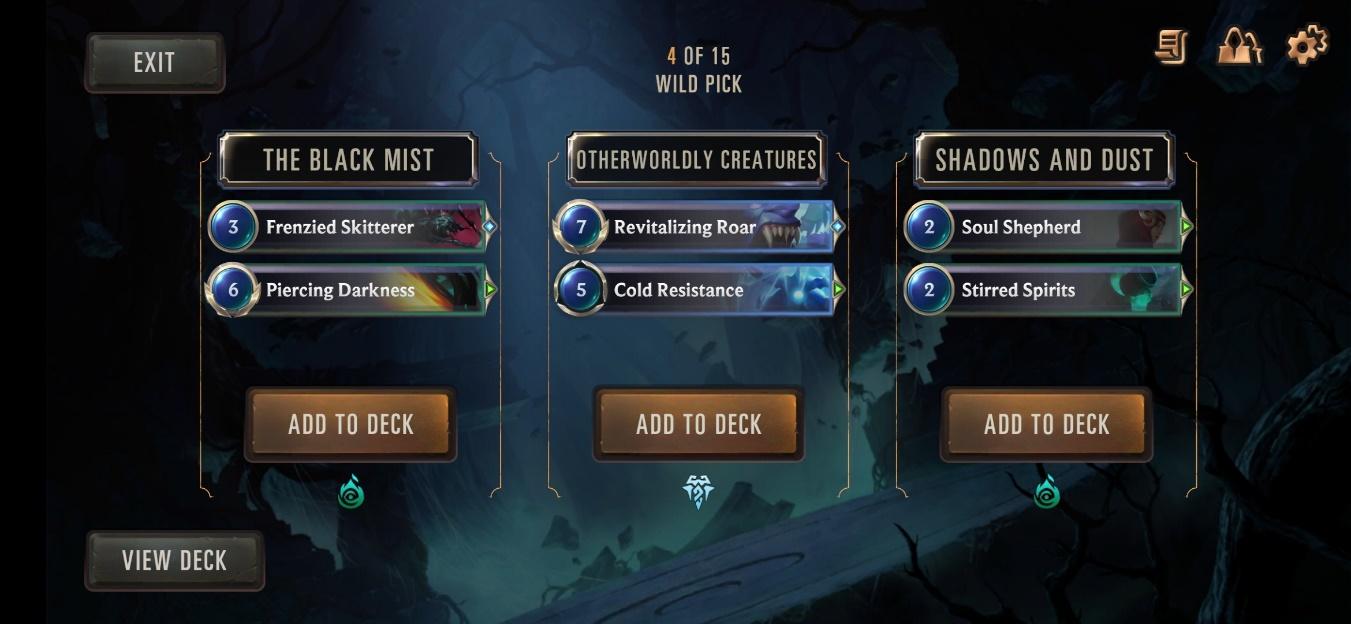Select the Revitalizing Roar card entry
This screenshot has height=624, width=1351.
point(698,227)
